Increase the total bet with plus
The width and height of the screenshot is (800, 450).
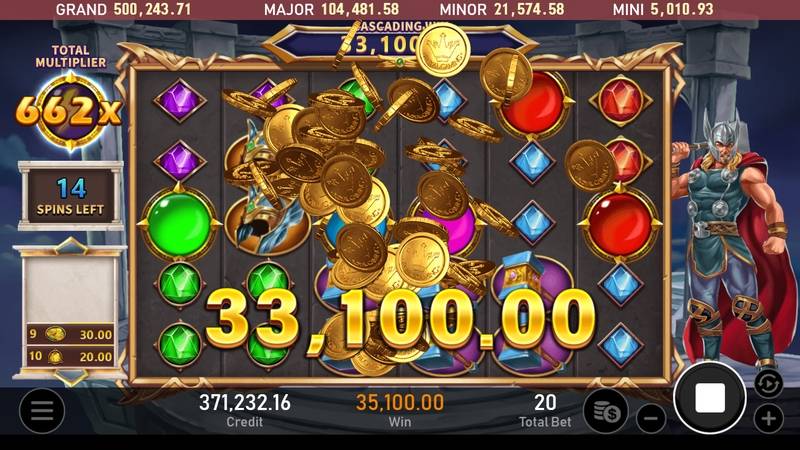(768, 418)
